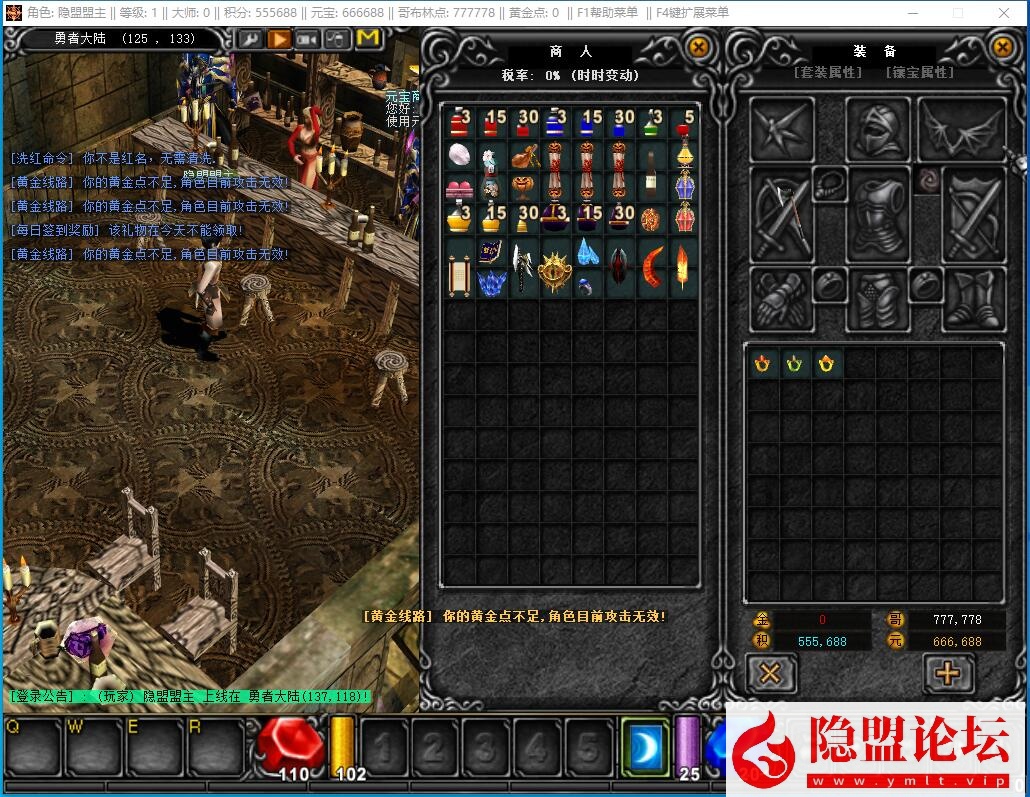This screenshot has width=1030, height=797.
Task: Select the gloves equipment slot
Action: [780, 298]
